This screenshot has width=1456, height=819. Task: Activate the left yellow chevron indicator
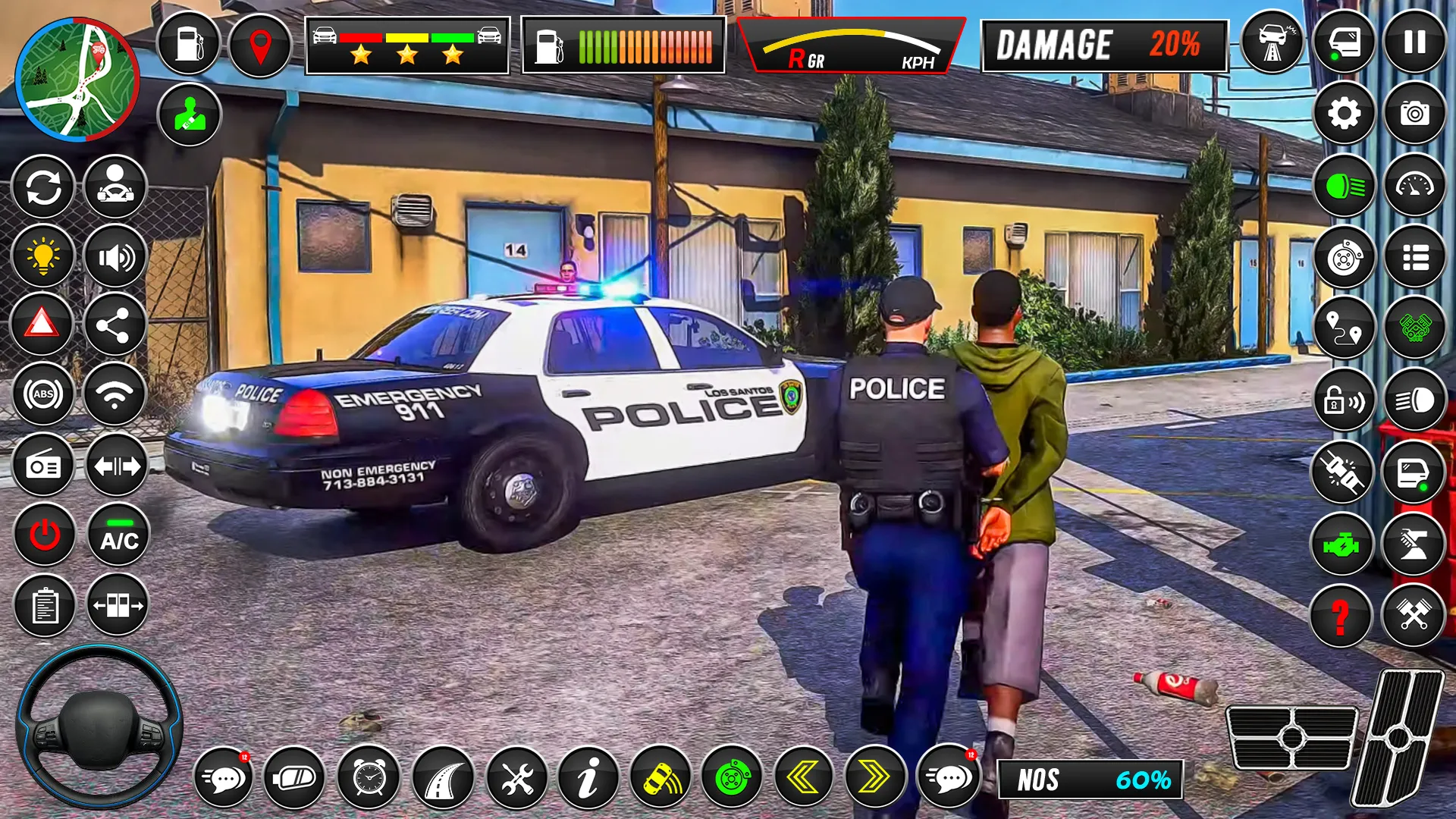(803, 778)
